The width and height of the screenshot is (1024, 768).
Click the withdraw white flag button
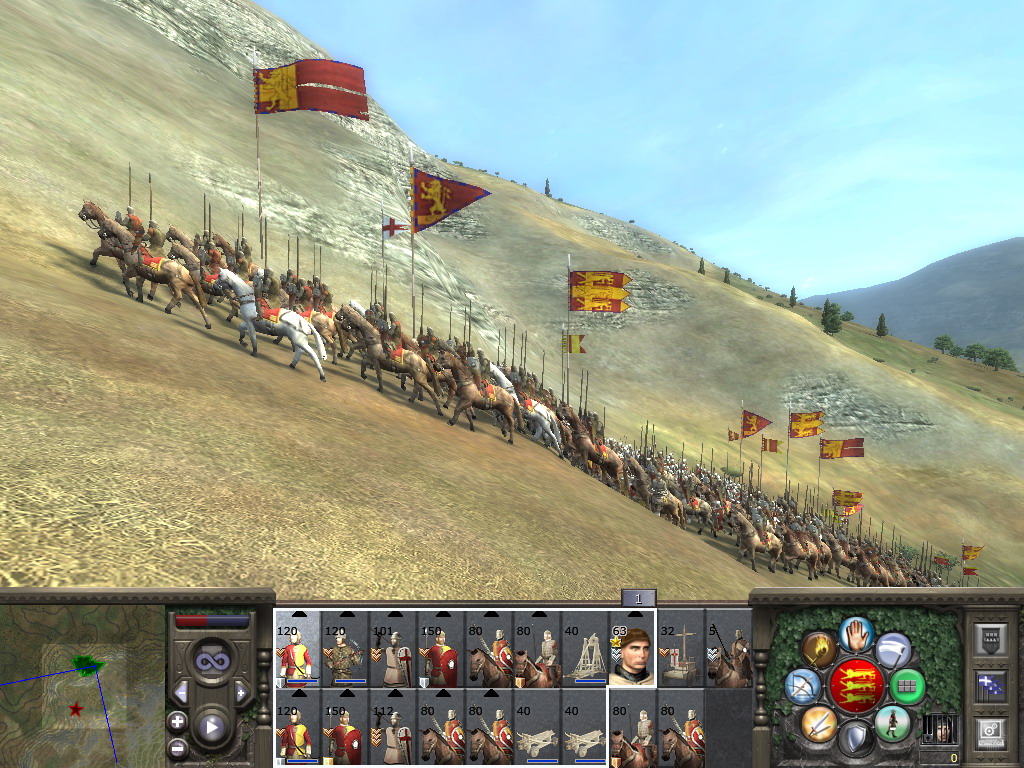(892, 650)
